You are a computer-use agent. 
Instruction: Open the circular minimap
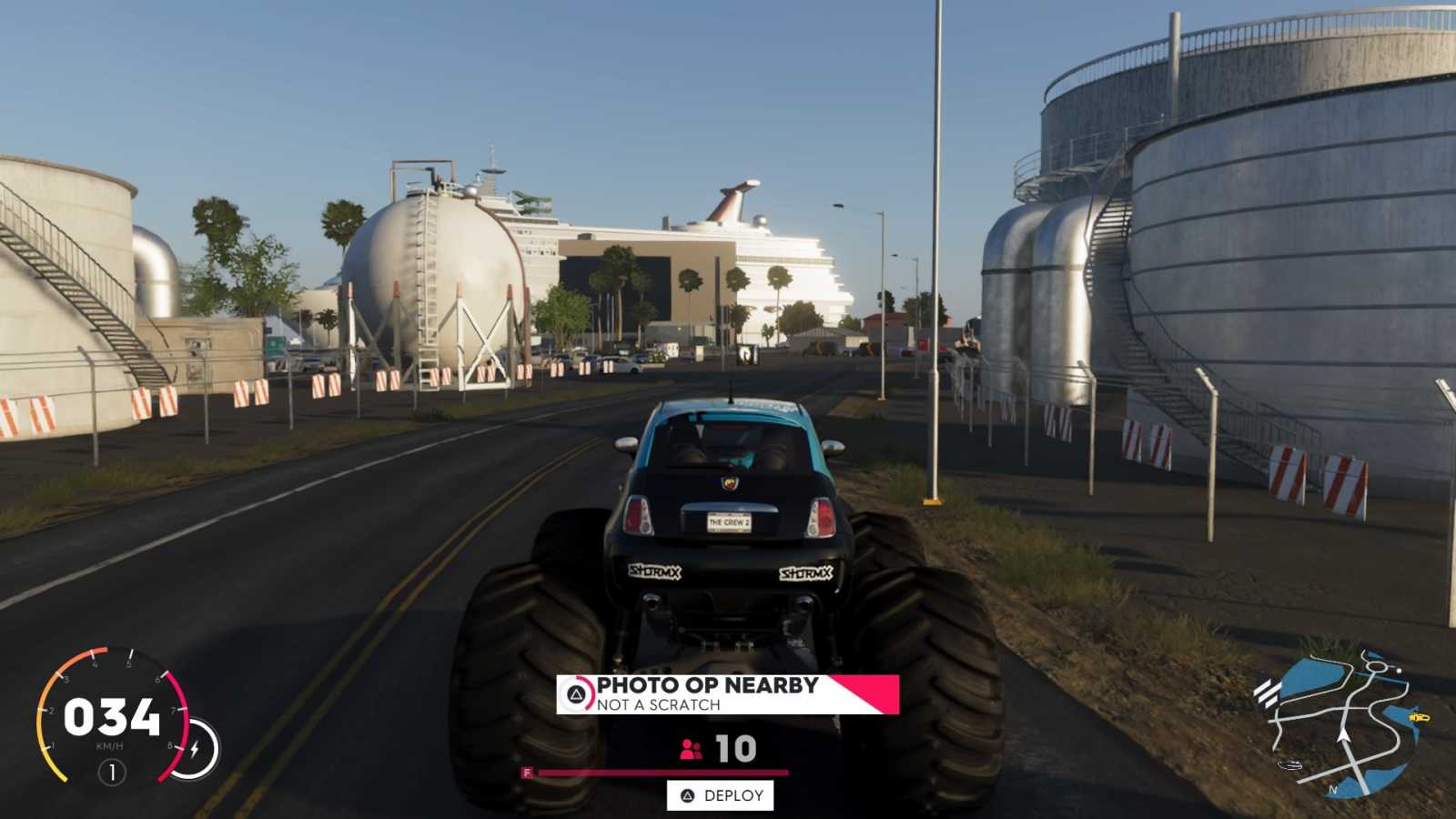[1336, 724]
